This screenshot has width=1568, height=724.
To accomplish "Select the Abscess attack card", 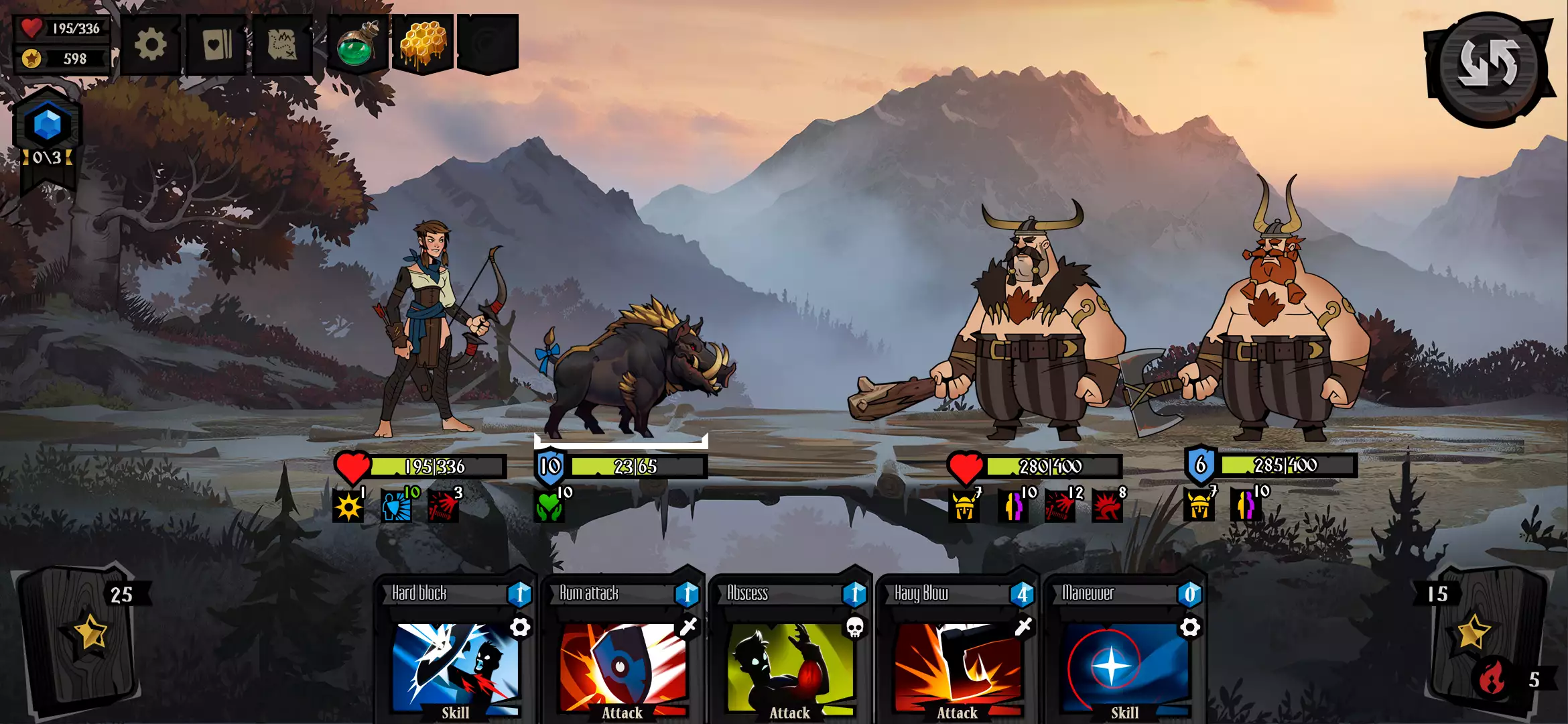I will click(x=791, y=650).
